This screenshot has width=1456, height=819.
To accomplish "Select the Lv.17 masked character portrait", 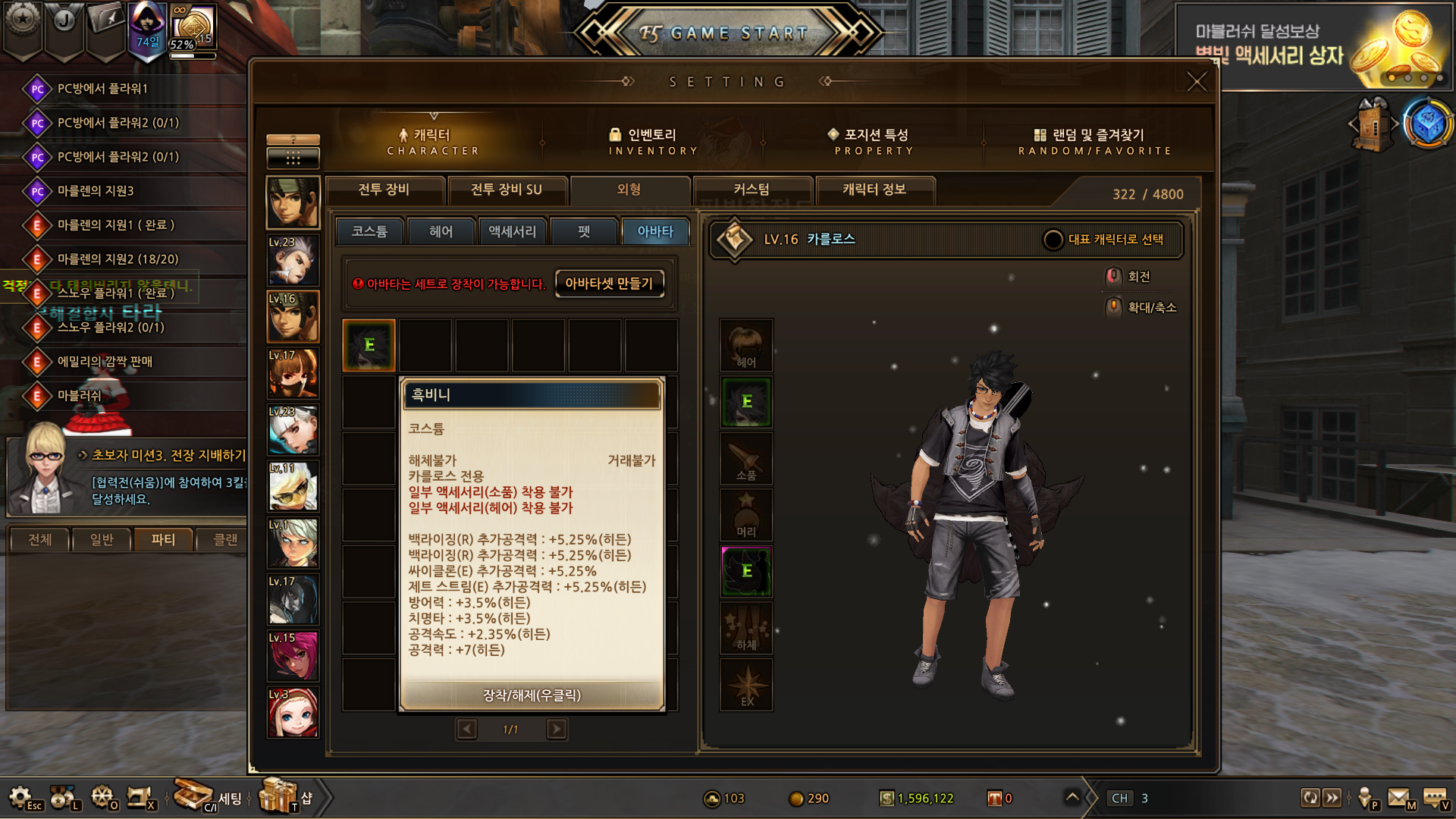I will [293, 374].
